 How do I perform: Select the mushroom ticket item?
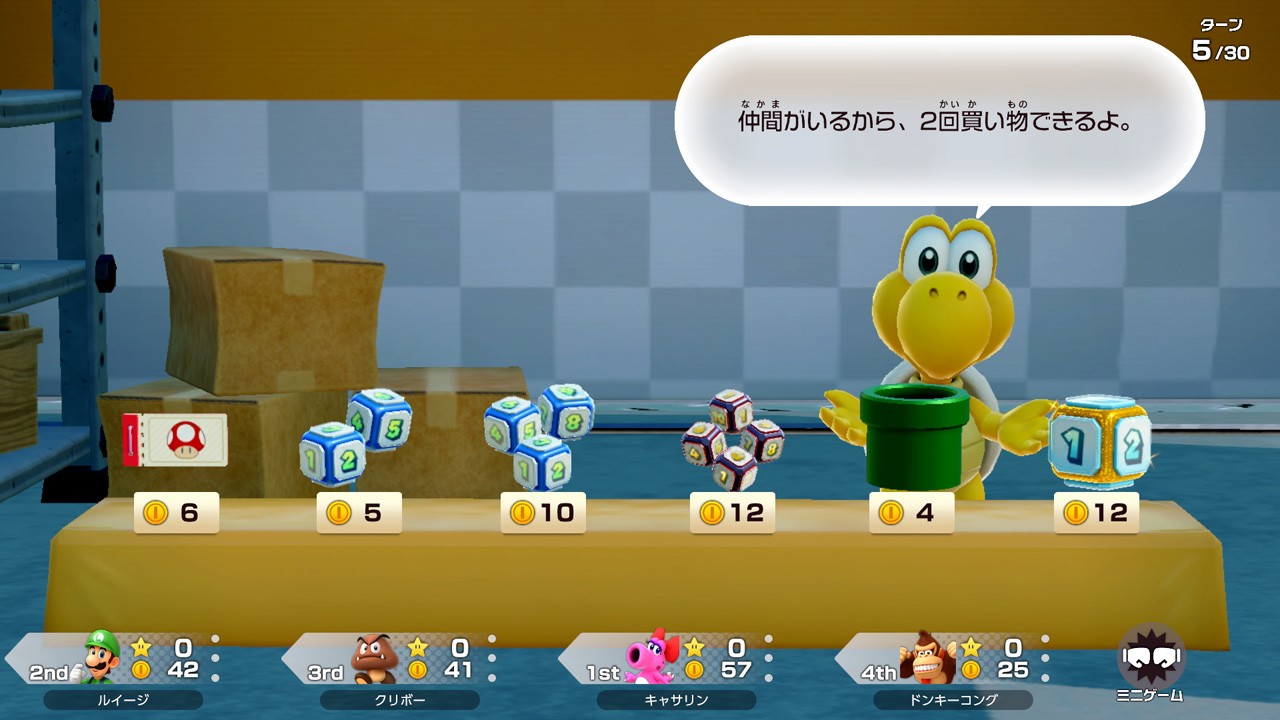(175, 440)
